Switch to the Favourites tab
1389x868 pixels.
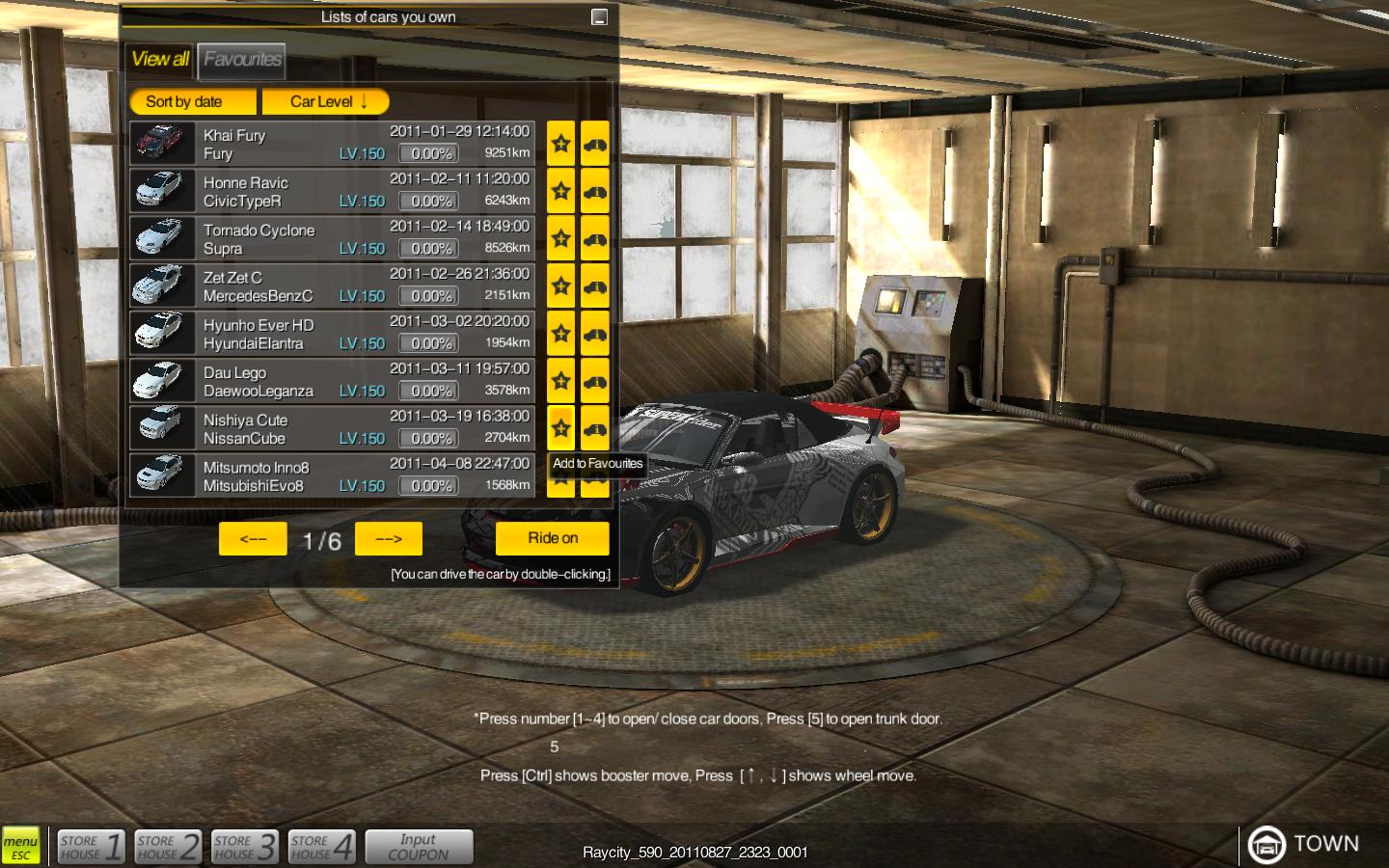click(x=242, y=60)
